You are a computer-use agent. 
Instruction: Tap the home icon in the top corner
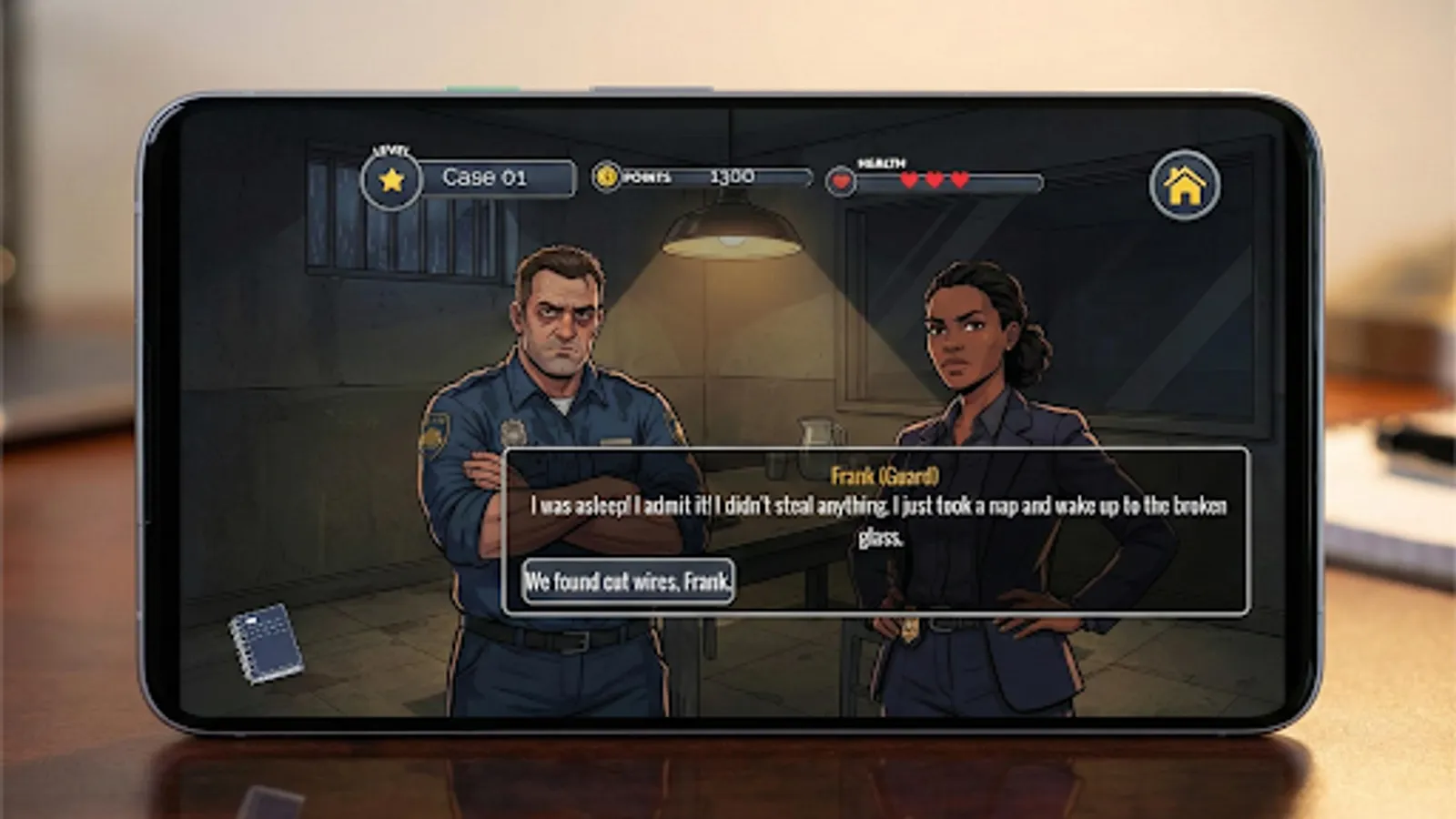coord(1186,185)
